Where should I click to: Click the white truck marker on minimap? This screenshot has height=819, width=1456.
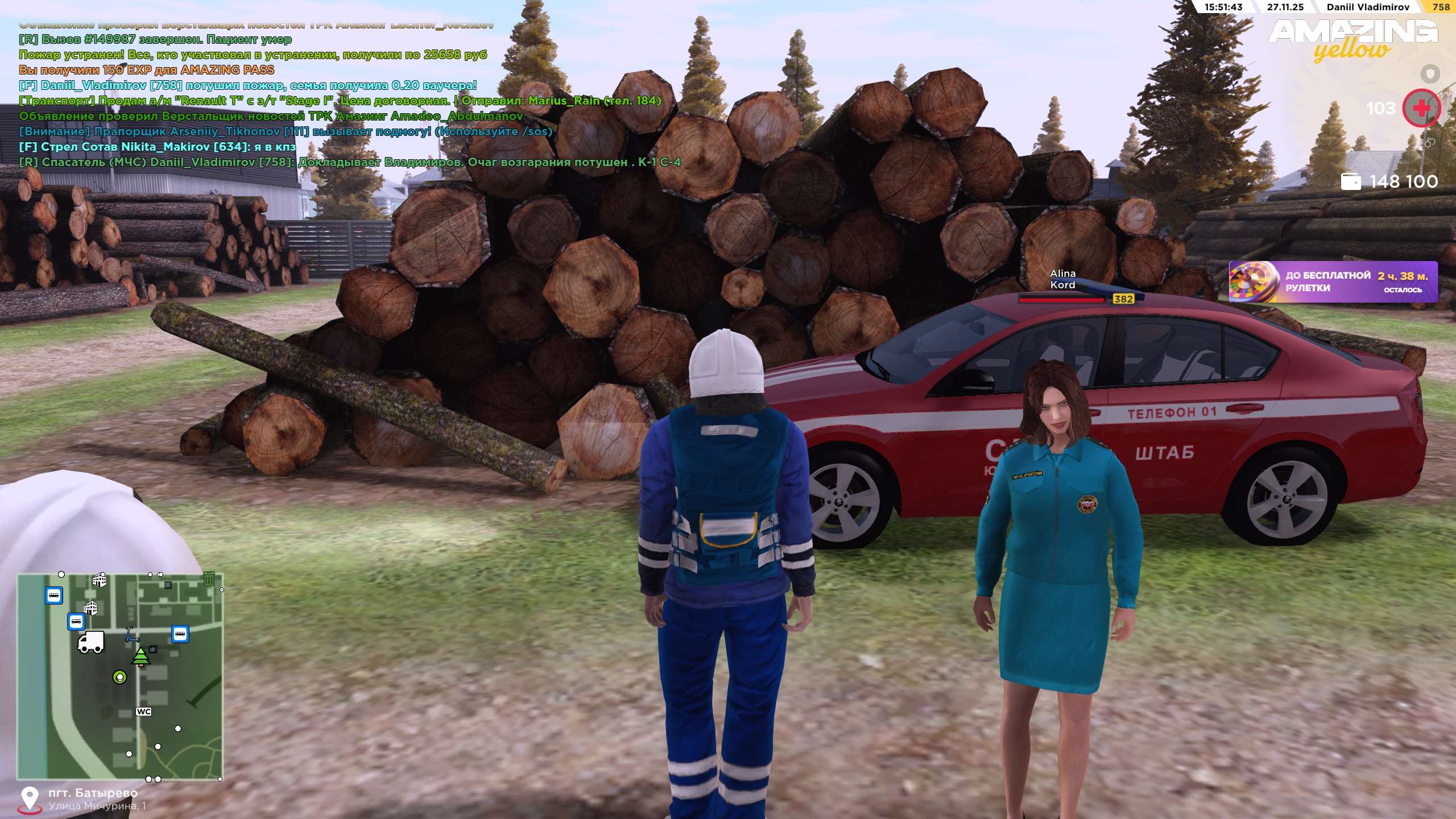(91, 642)
